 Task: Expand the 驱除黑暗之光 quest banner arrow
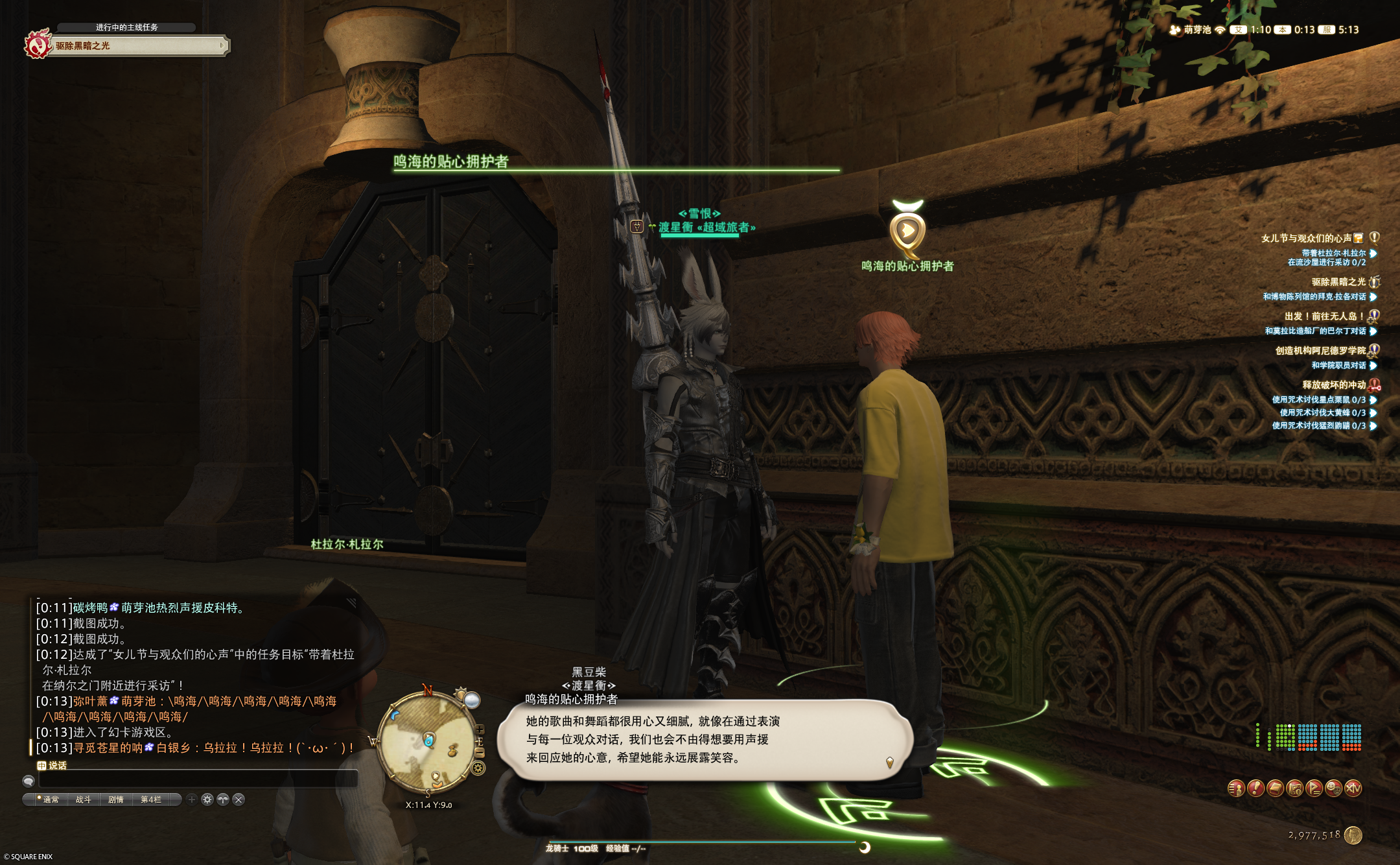224,45
